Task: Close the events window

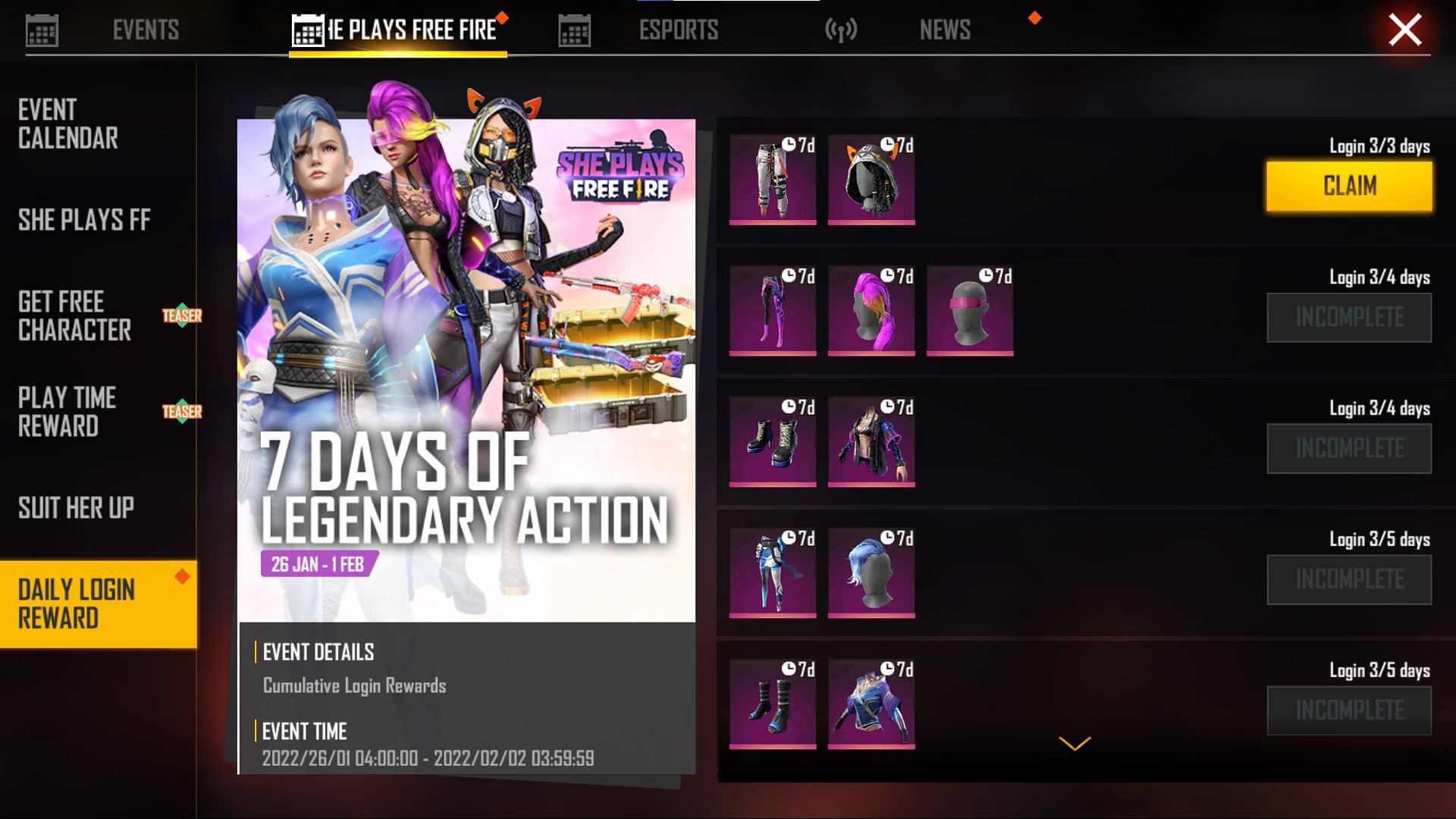Action: click(x=1404, y=30)
